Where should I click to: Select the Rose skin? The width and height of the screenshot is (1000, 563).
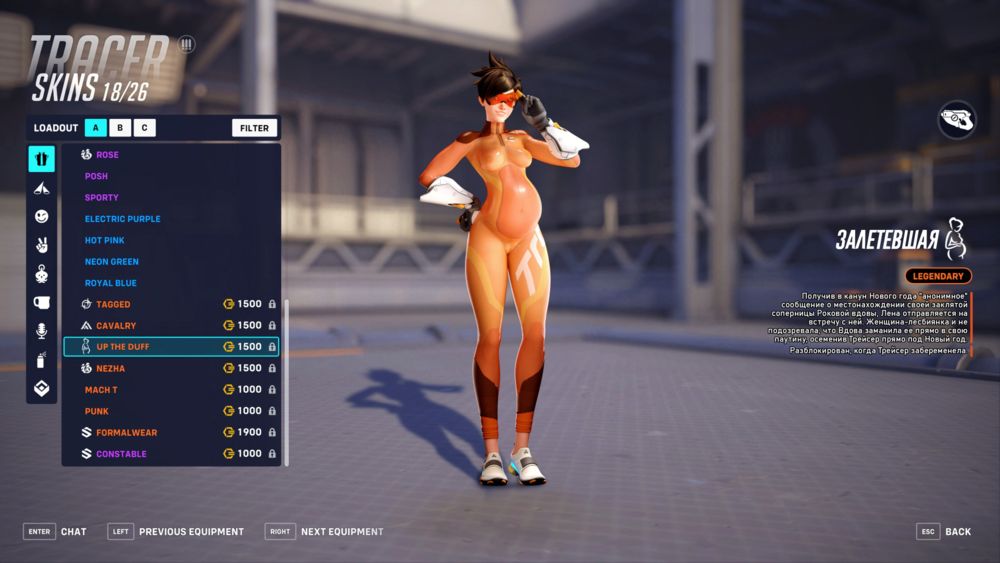pyautogui.click(x=107, y=155)
